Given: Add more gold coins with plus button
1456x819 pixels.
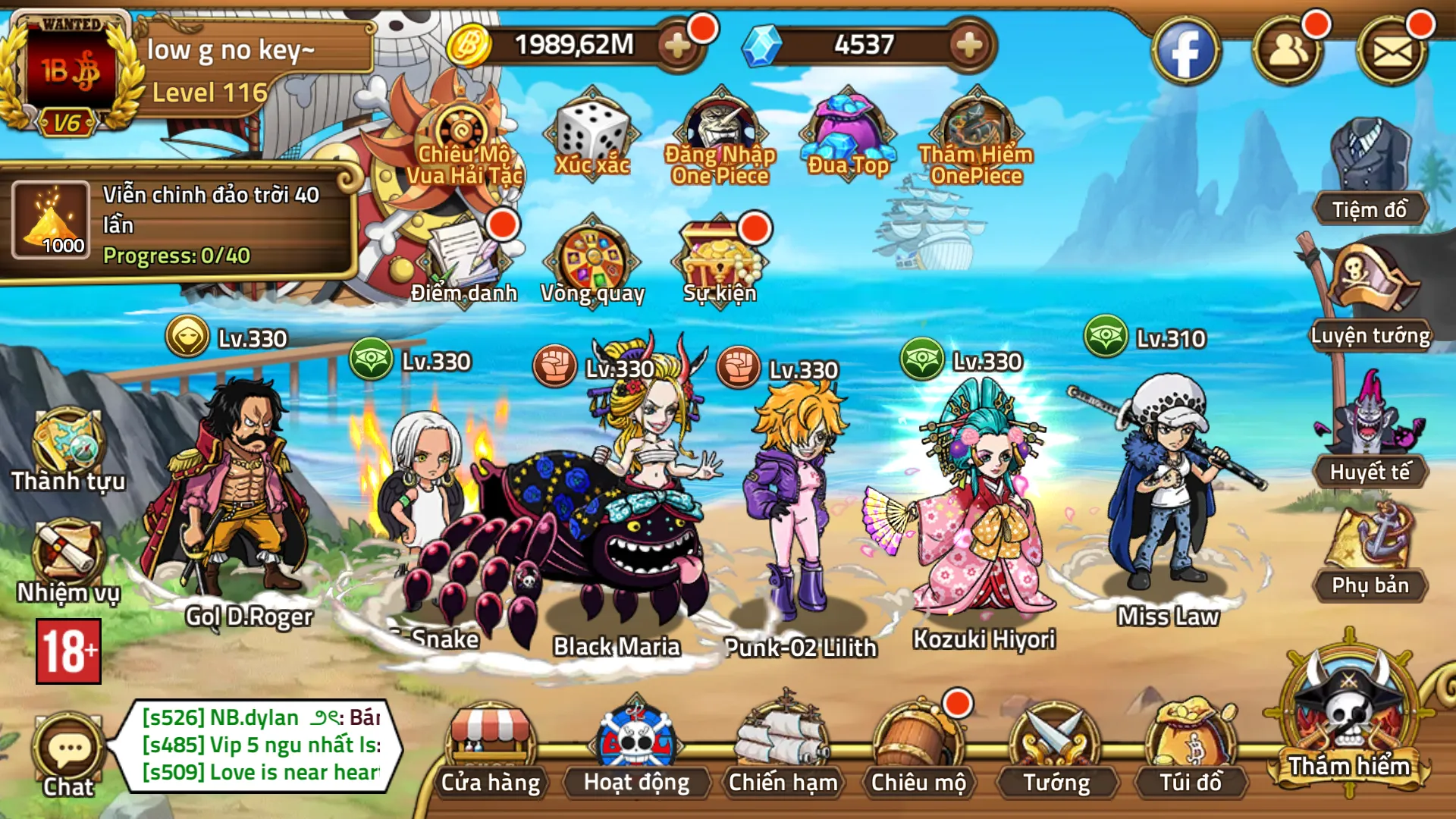Looking at the screenshot, I should pos(676,45).
